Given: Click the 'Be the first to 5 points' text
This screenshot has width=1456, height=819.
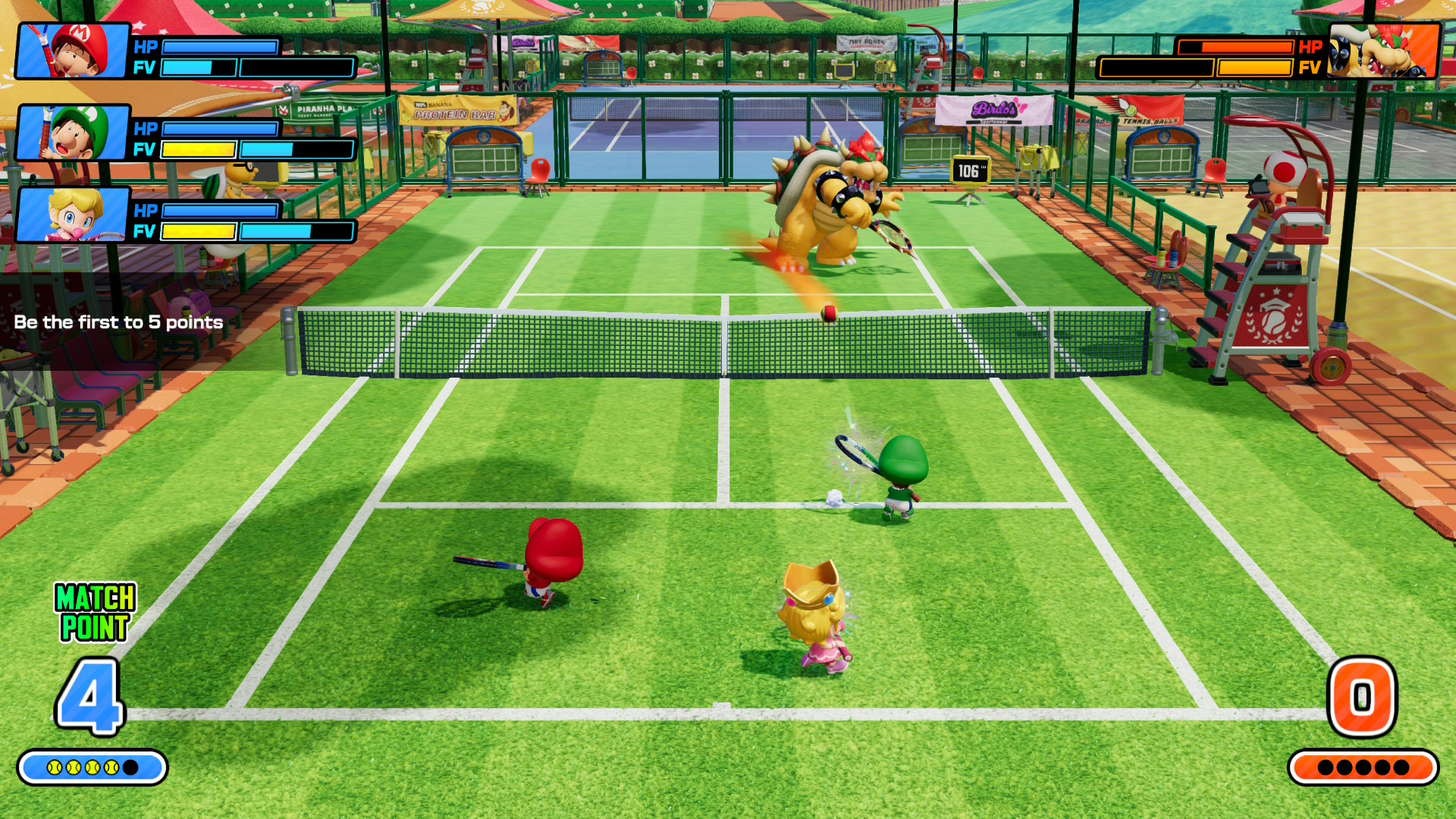Looking at the screenshot, I should (x=118, y=322).
